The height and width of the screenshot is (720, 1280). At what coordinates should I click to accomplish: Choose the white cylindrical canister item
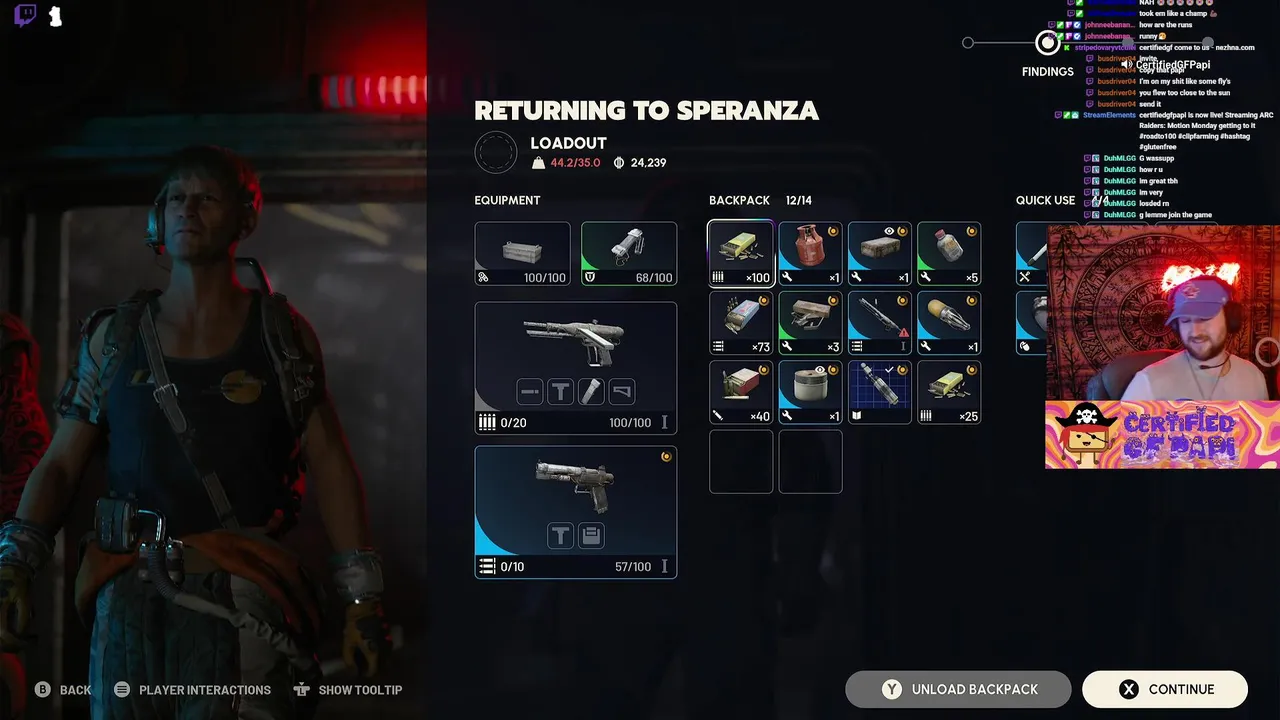810,392
